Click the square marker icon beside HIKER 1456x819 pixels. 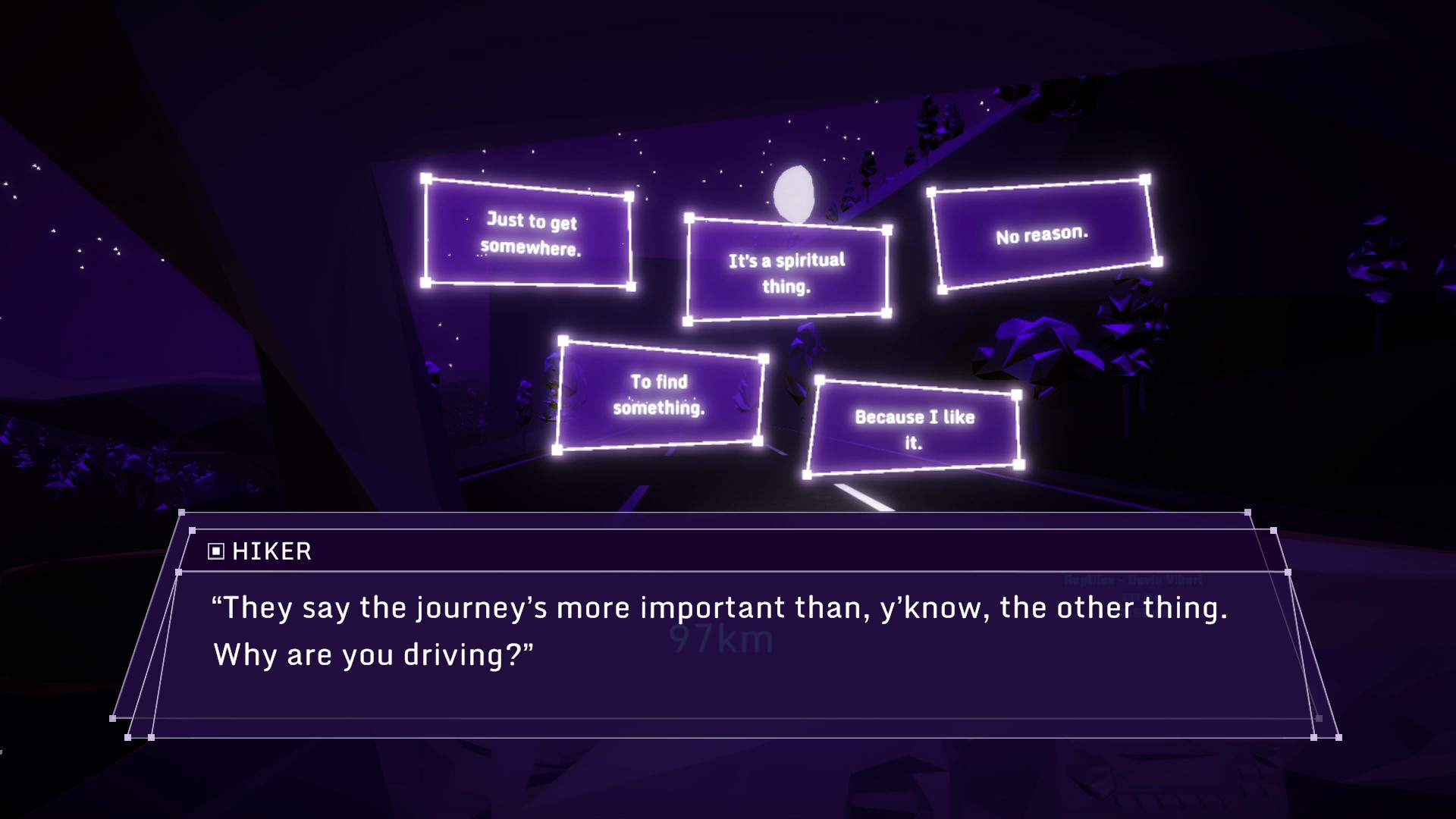[x=215, y=551]
